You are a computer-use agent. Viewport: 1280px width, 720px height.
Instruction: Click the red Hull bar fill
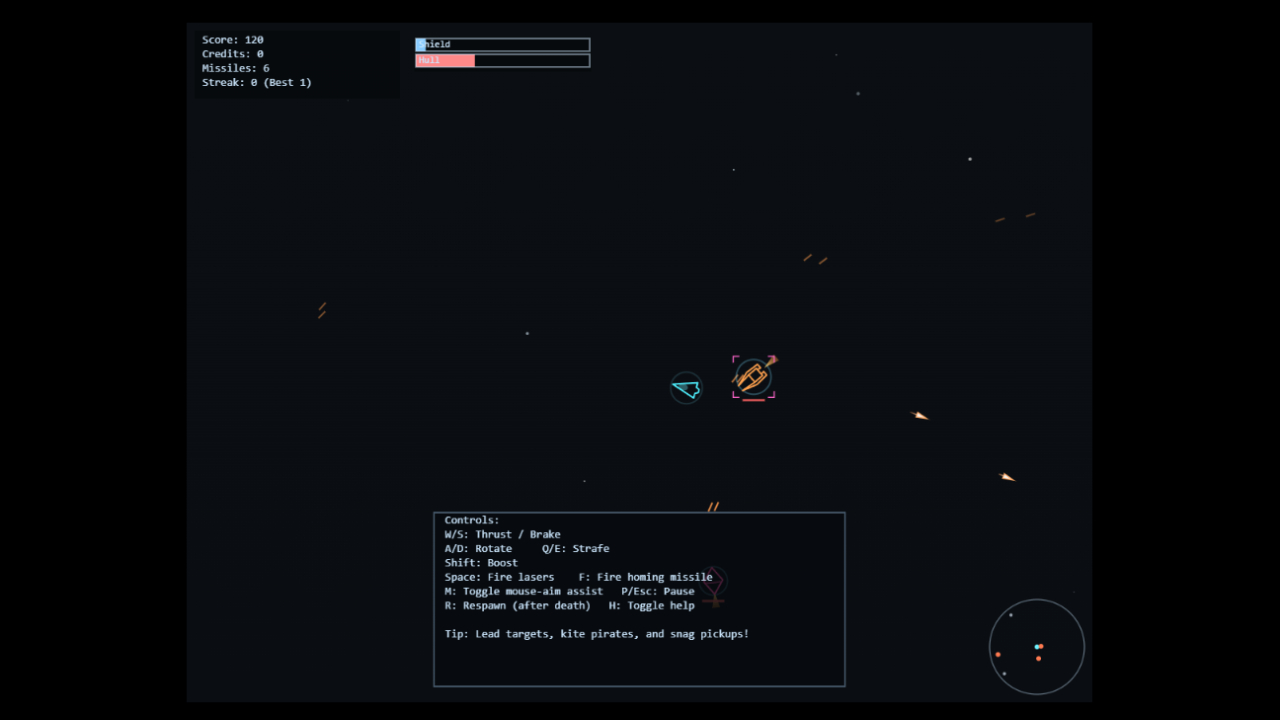point(443,60)
